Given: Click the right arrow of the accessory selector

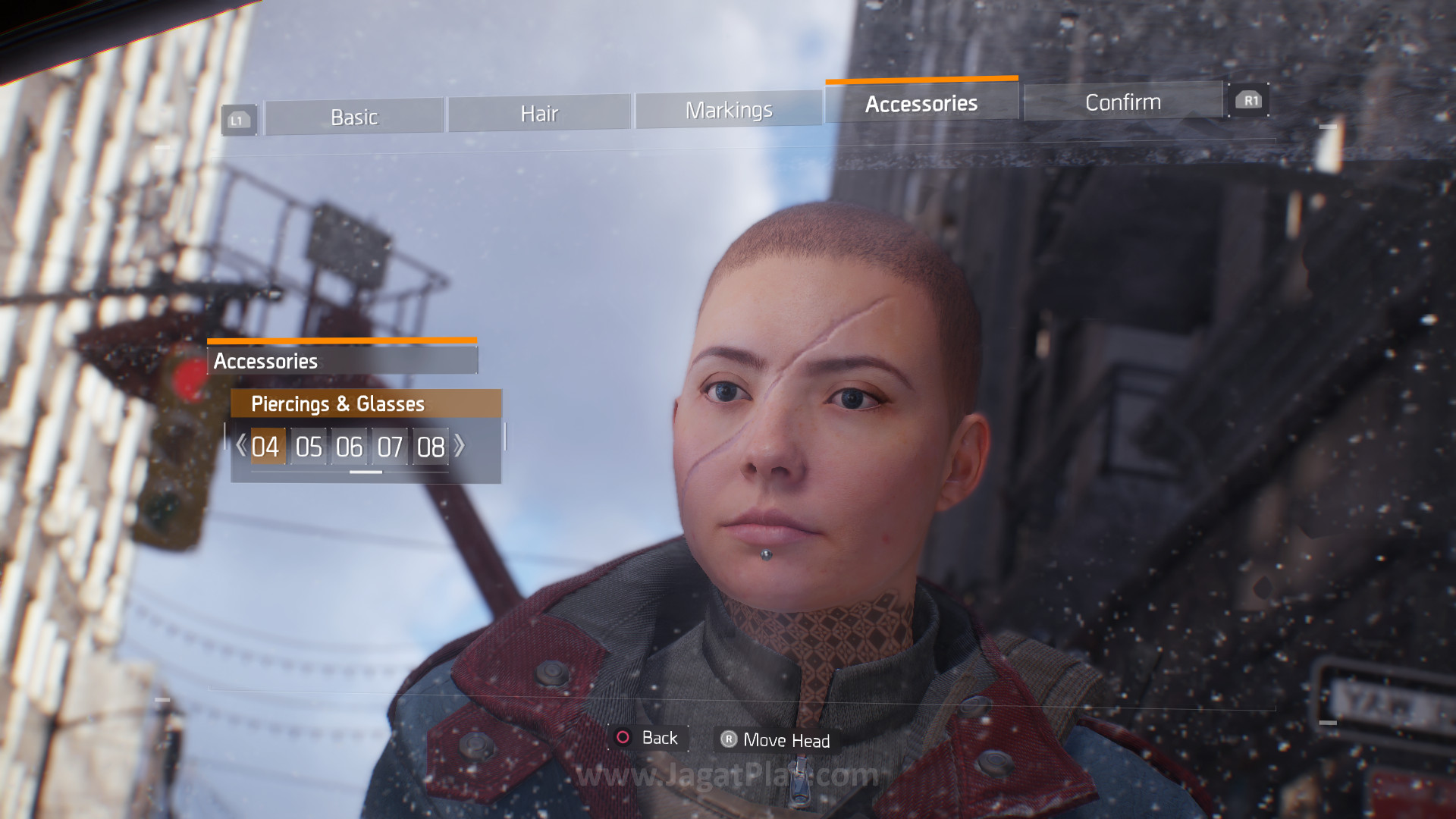Looking at the screenshot, I should pos(460,445).
